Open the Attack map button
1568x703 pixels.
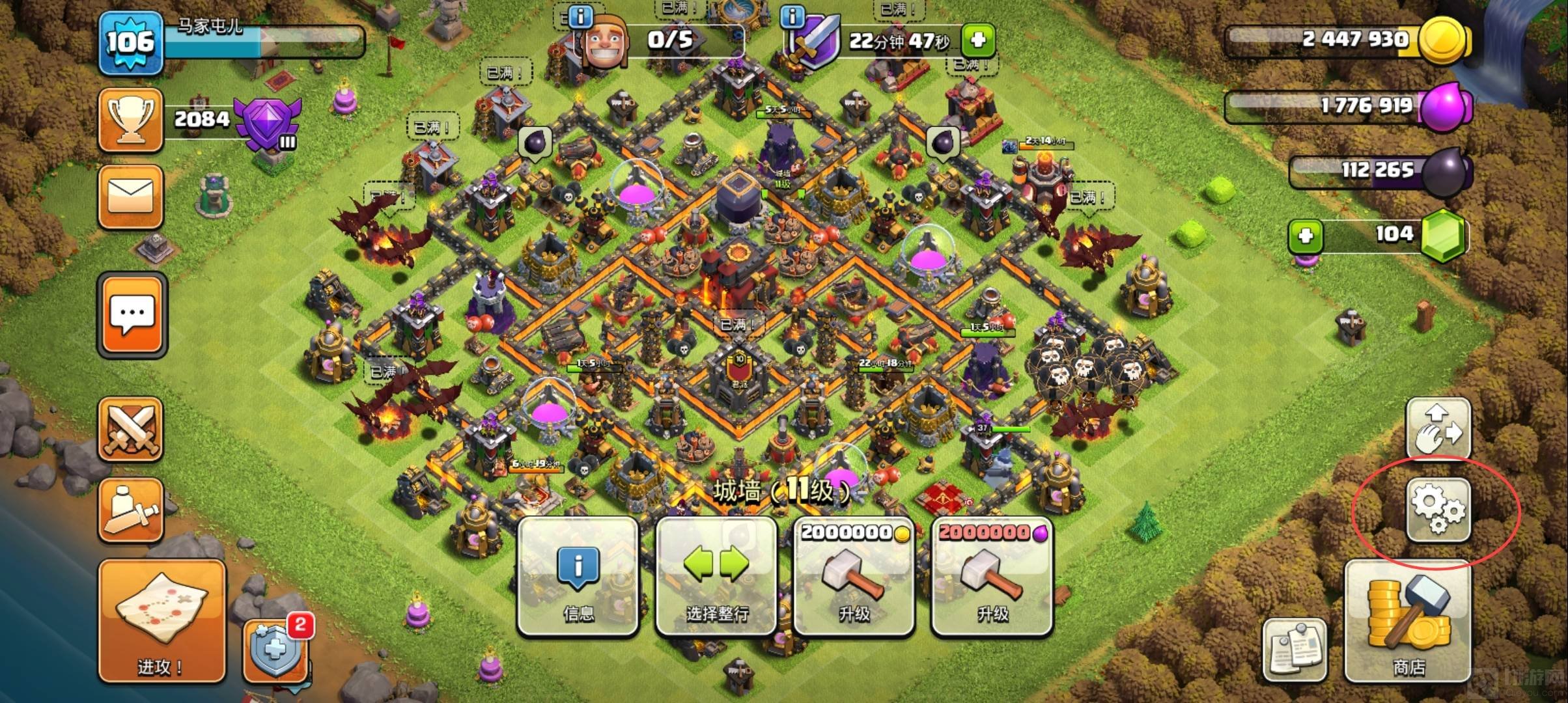click(161, 620)
